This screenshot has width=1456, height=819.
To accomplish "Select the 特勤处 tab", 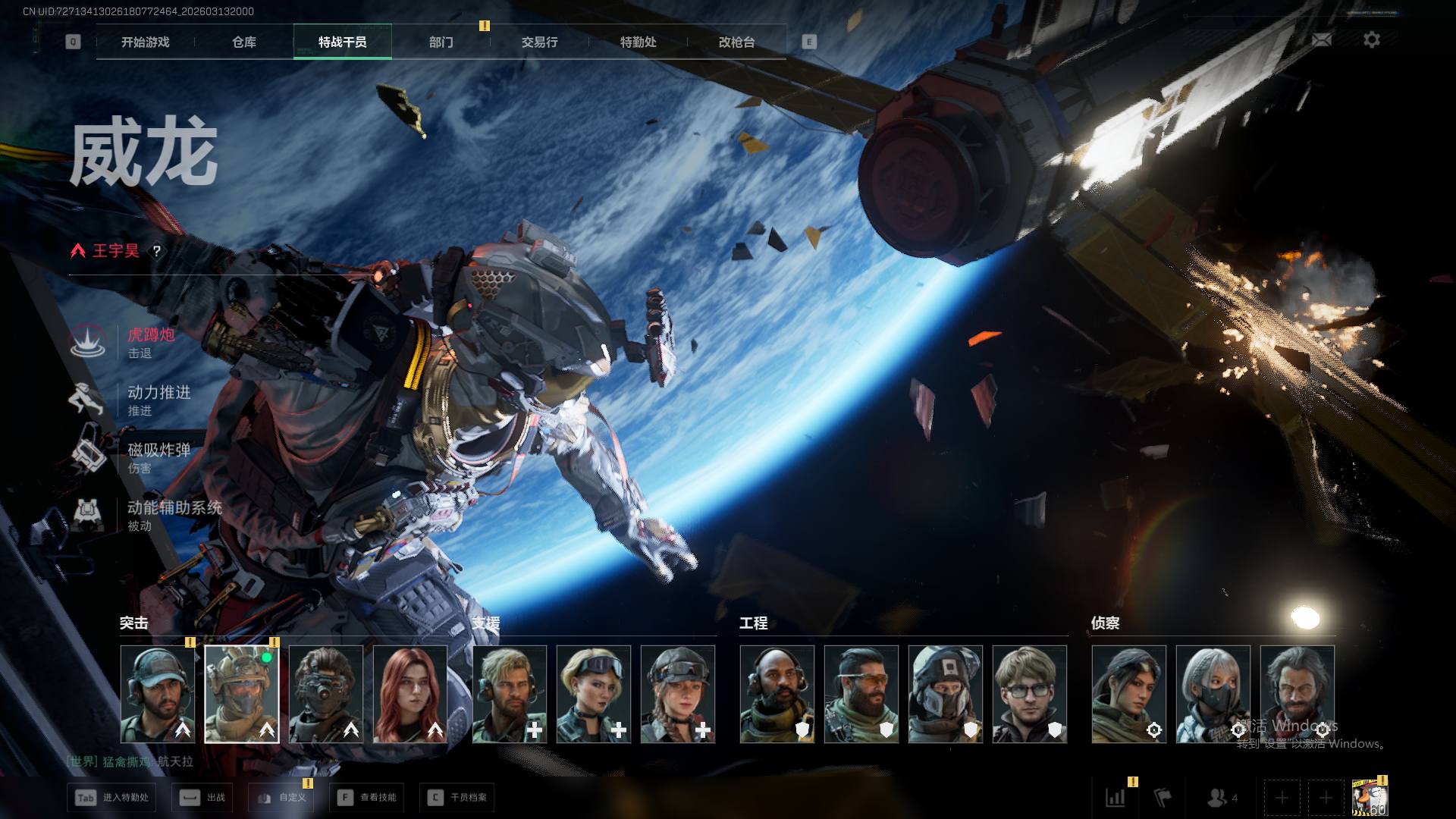I will click(639, 42).
